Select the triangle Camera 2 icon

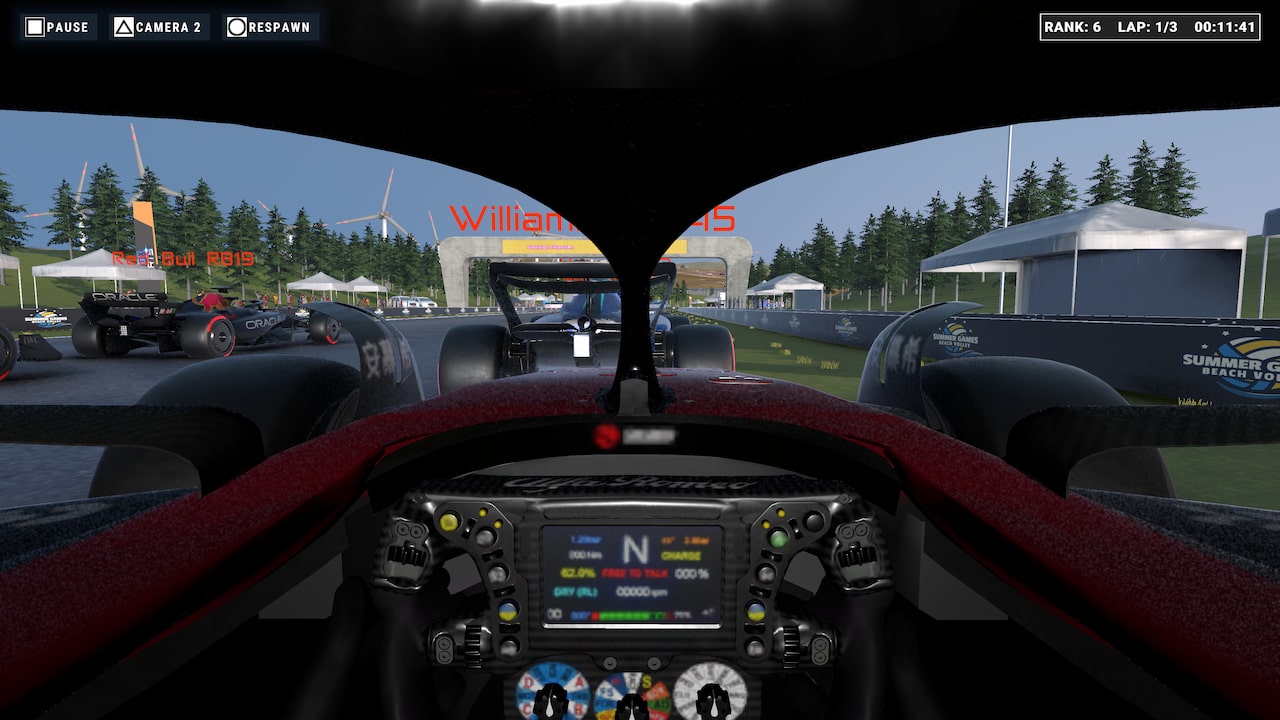pos(123,27)
